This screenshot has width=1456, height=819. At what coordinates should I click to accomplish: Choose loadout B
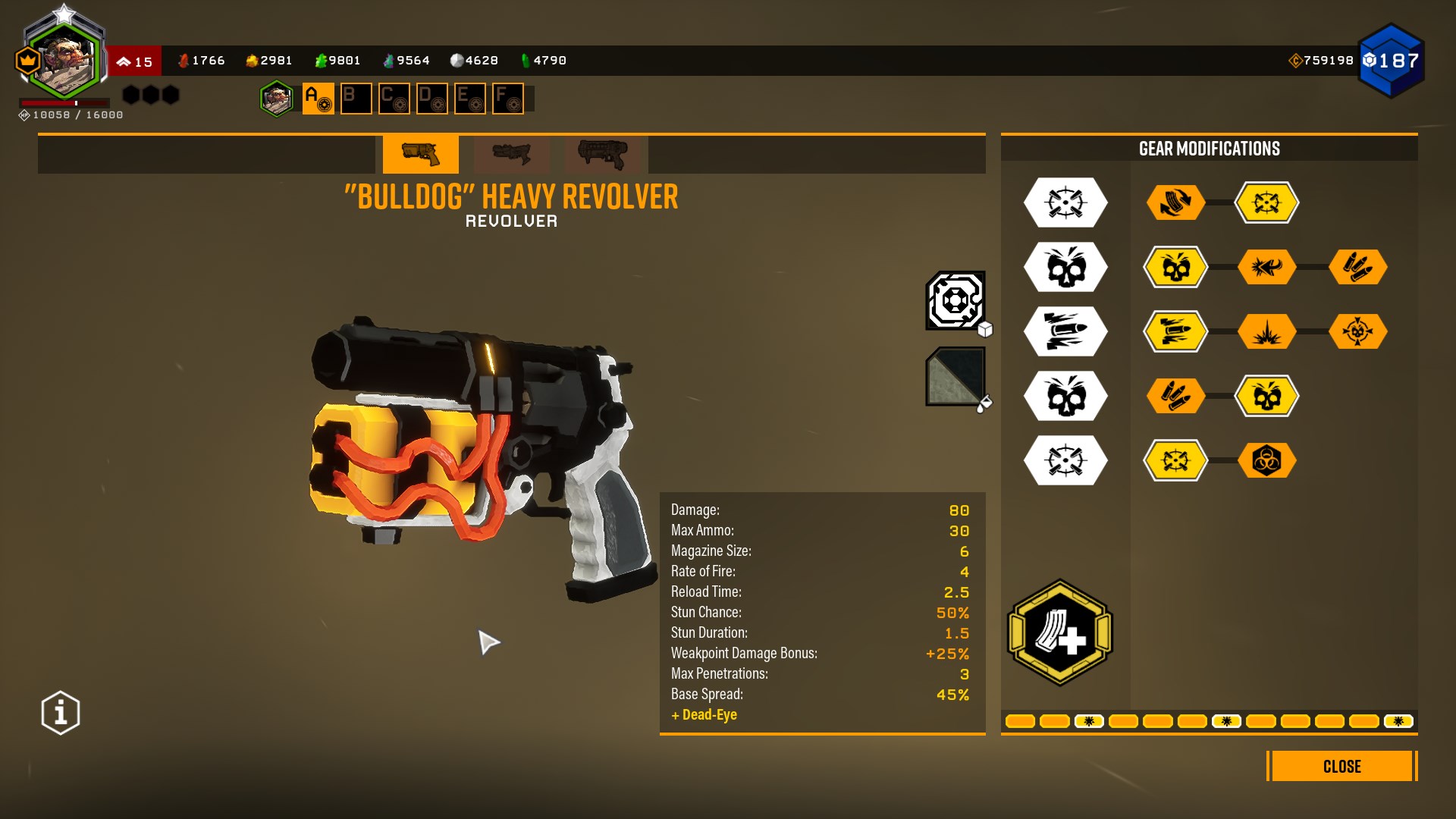pos(356,99)
